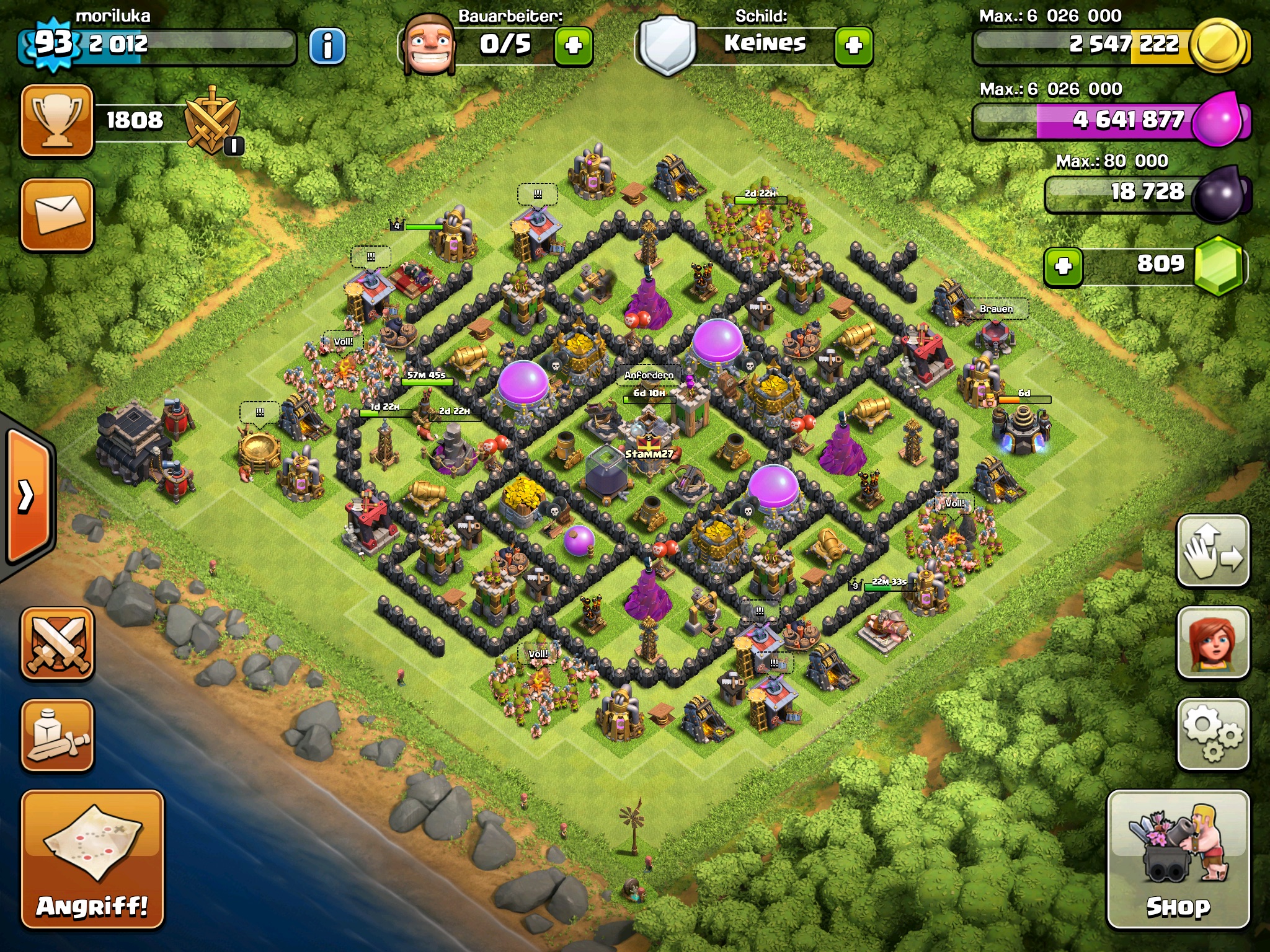Add gems with the green plus button
The width and height of the screenshot is (1270, 952).
point(1064,267)
